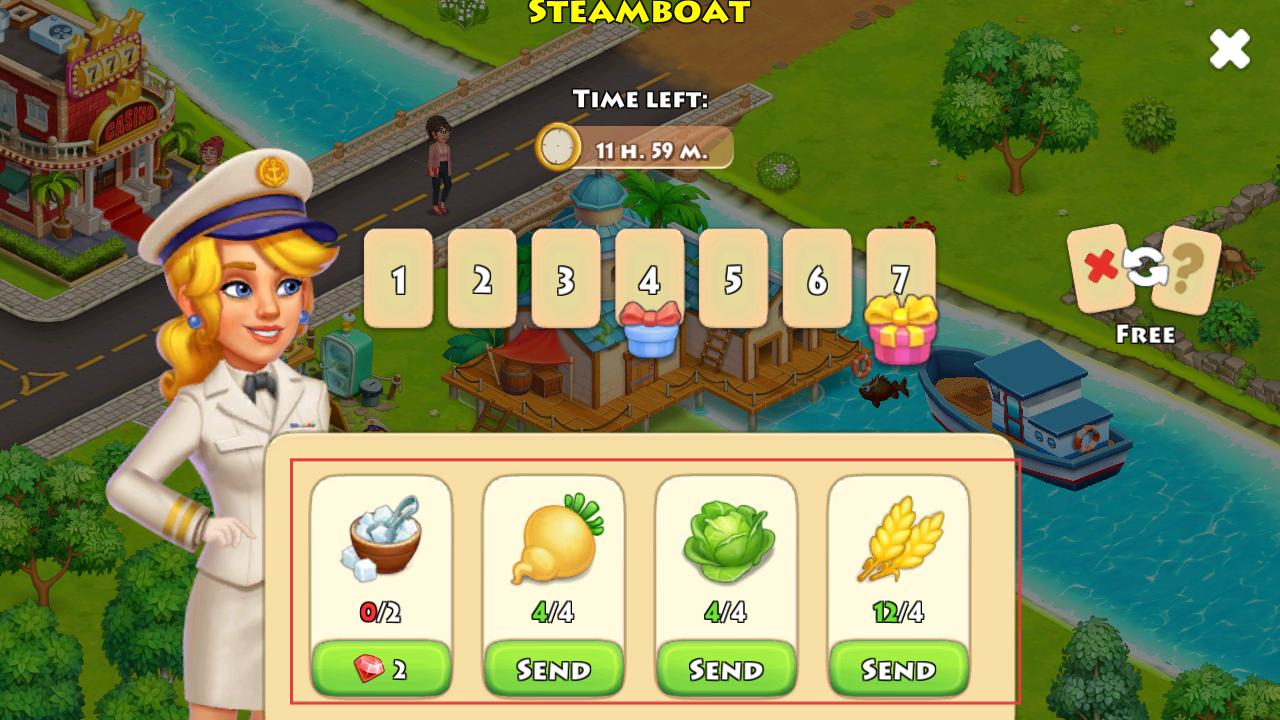The height and width of the screenshot is (720, 1280).
Task: Select the turnip item
Action: [554, 538]
